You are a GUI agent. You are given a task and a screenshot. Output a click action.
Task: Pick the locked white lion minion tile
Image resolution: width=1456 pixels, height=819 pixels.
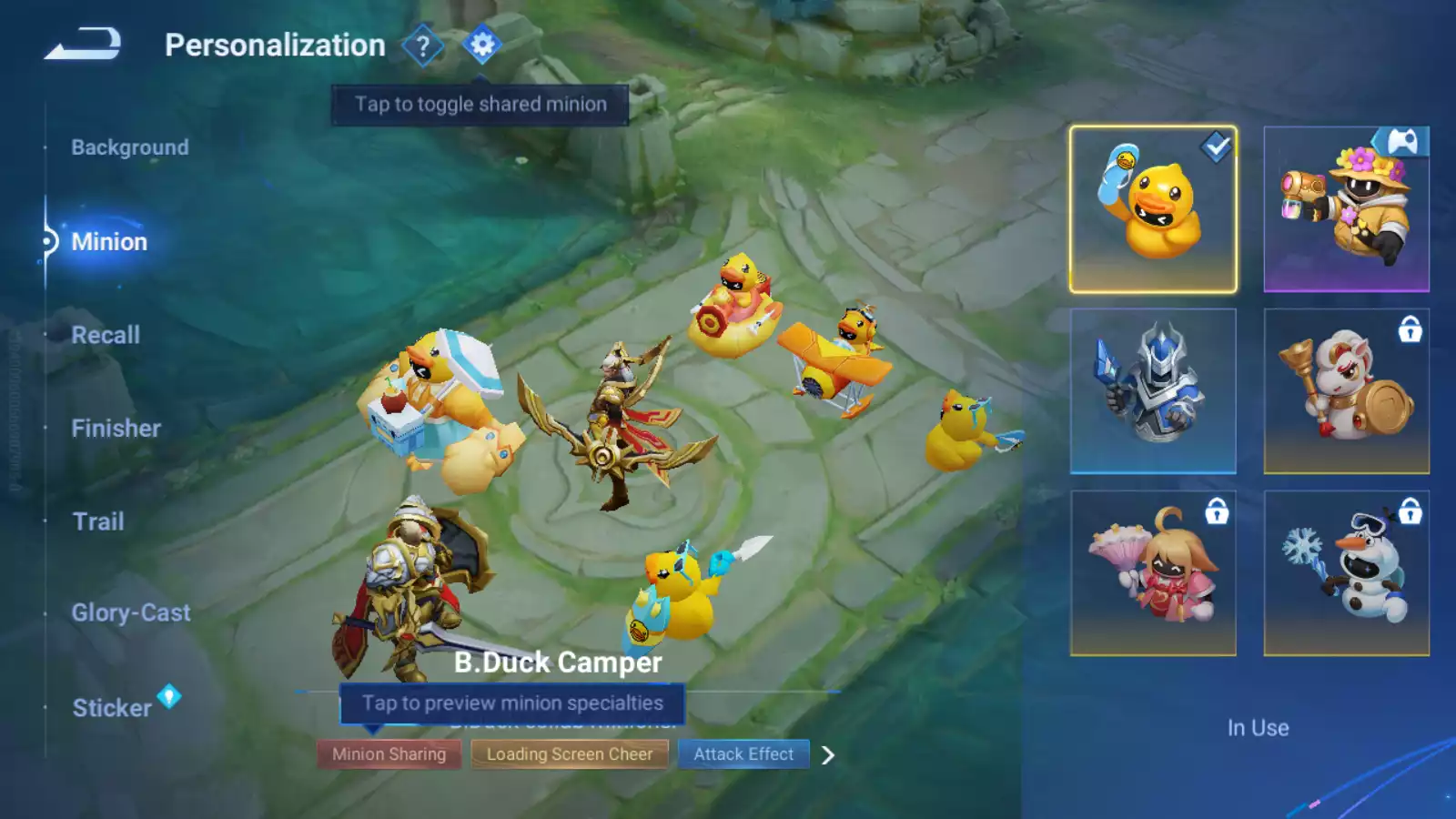coord(1346,391)
